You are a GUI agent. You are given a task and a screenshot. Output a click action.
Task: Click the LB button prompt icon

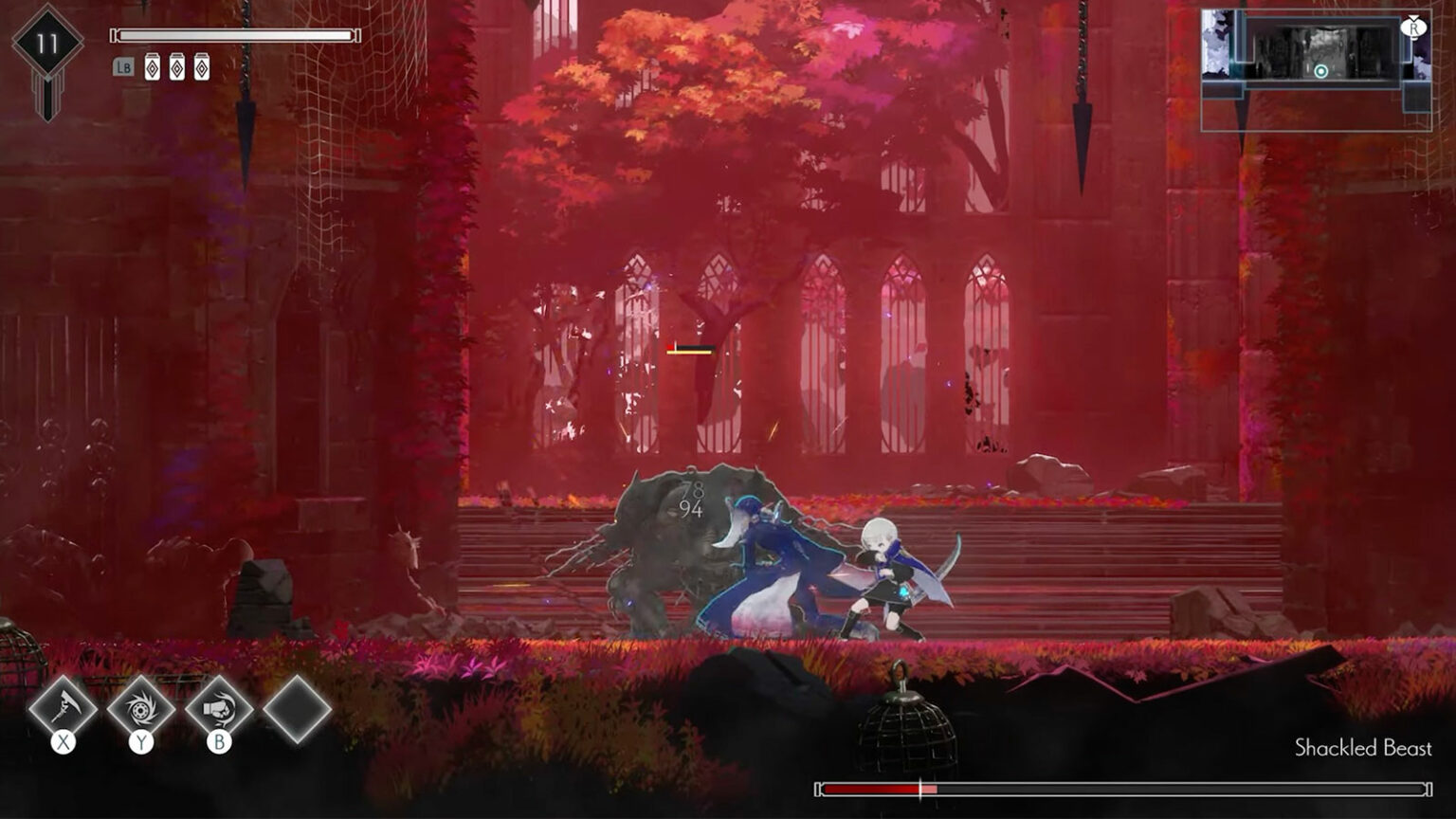click(123, 66)
